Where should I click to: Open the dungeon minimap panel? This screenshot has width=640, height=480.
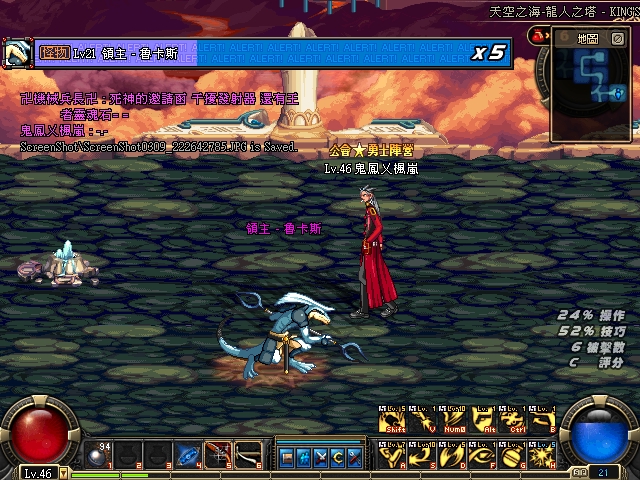(x=588, y=38)
